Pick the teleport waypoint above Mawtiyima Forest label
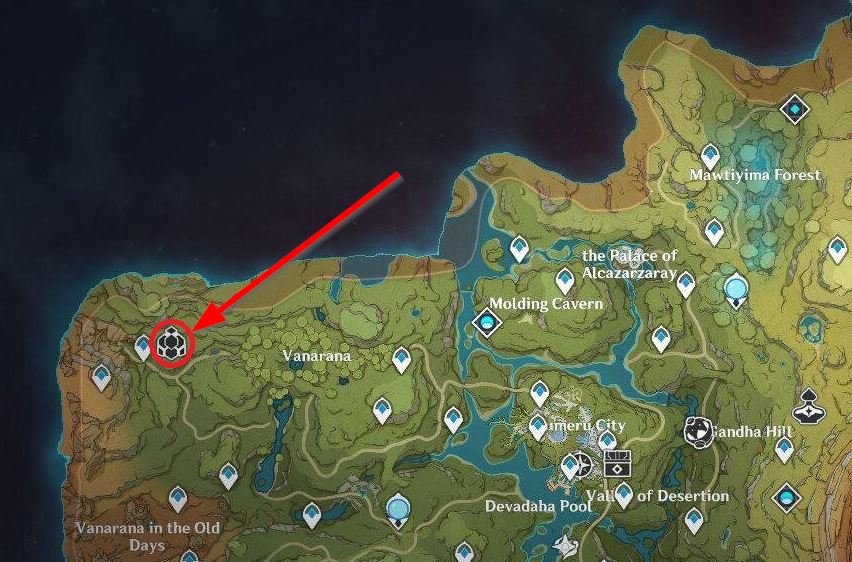Viewport: 852px width, 562px height. [x=710, y=155]
